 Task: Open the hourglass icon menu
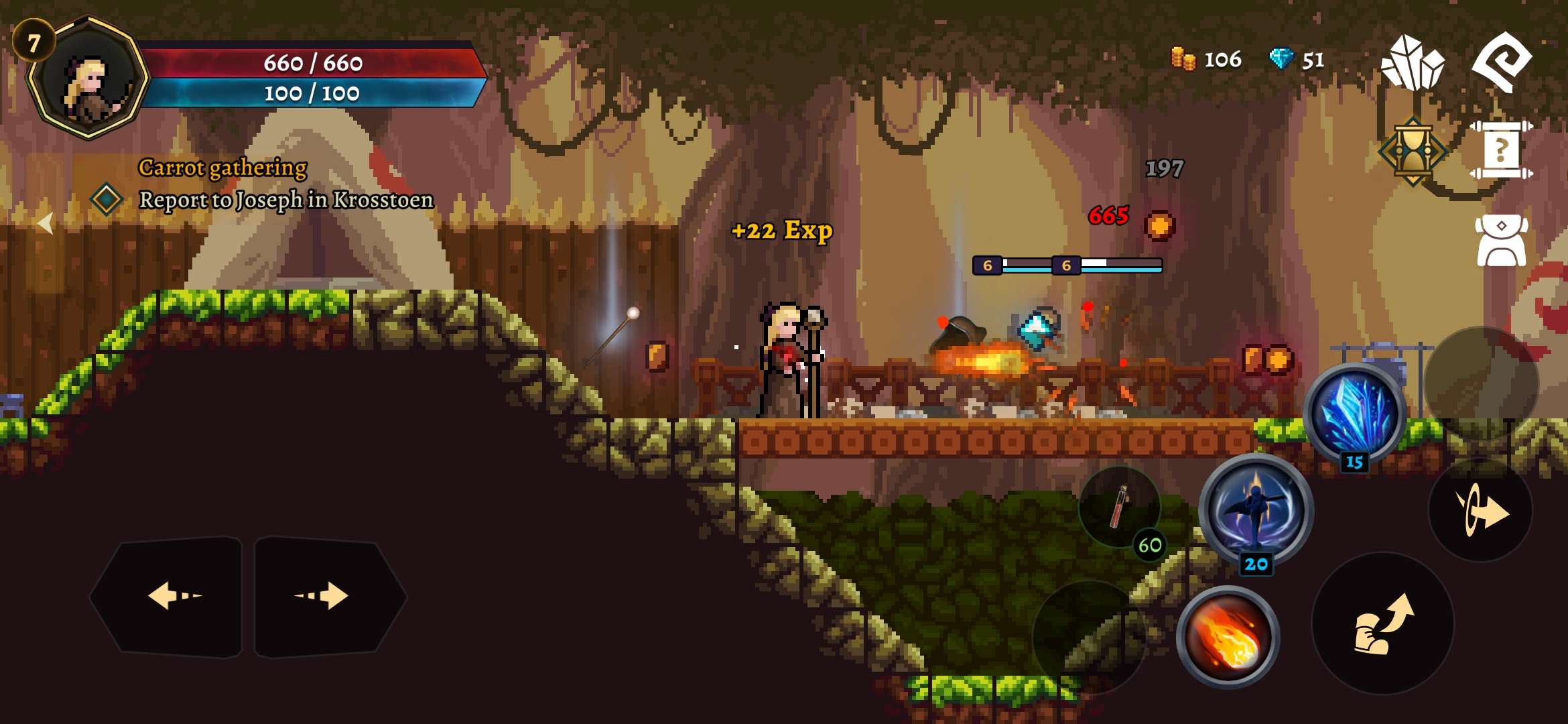pyautogui.click(x=1413, y=152)
